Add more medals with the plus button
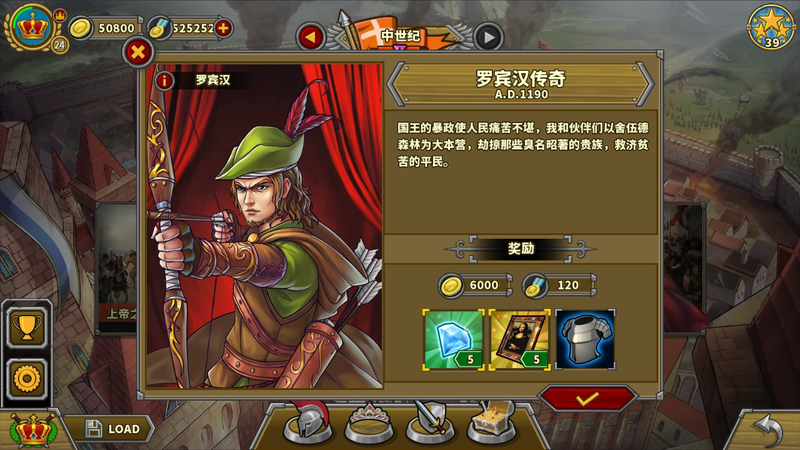The image size is (800, 450). coord(223,28)
